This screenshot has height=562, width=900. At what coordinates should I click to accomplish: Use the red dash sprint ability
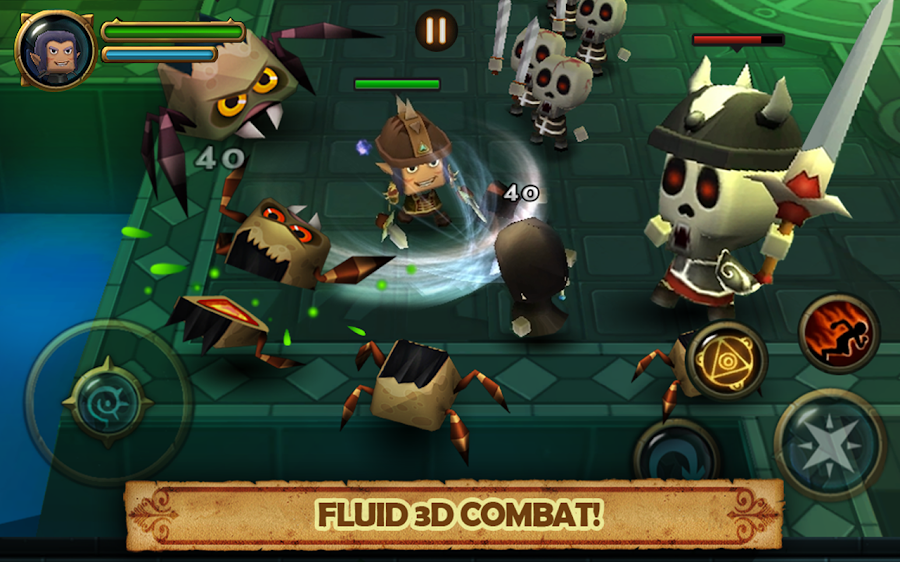(x=838, y=334)
